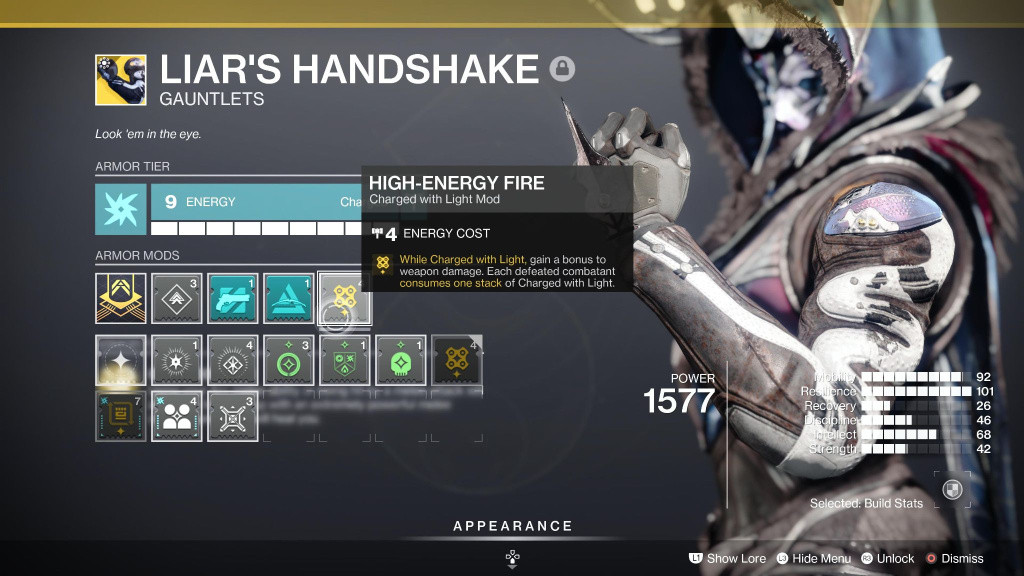This screenshot has height=576, width=1024.
Task: Click the Arc energy type icon
Action: click(x=121, y=209)
